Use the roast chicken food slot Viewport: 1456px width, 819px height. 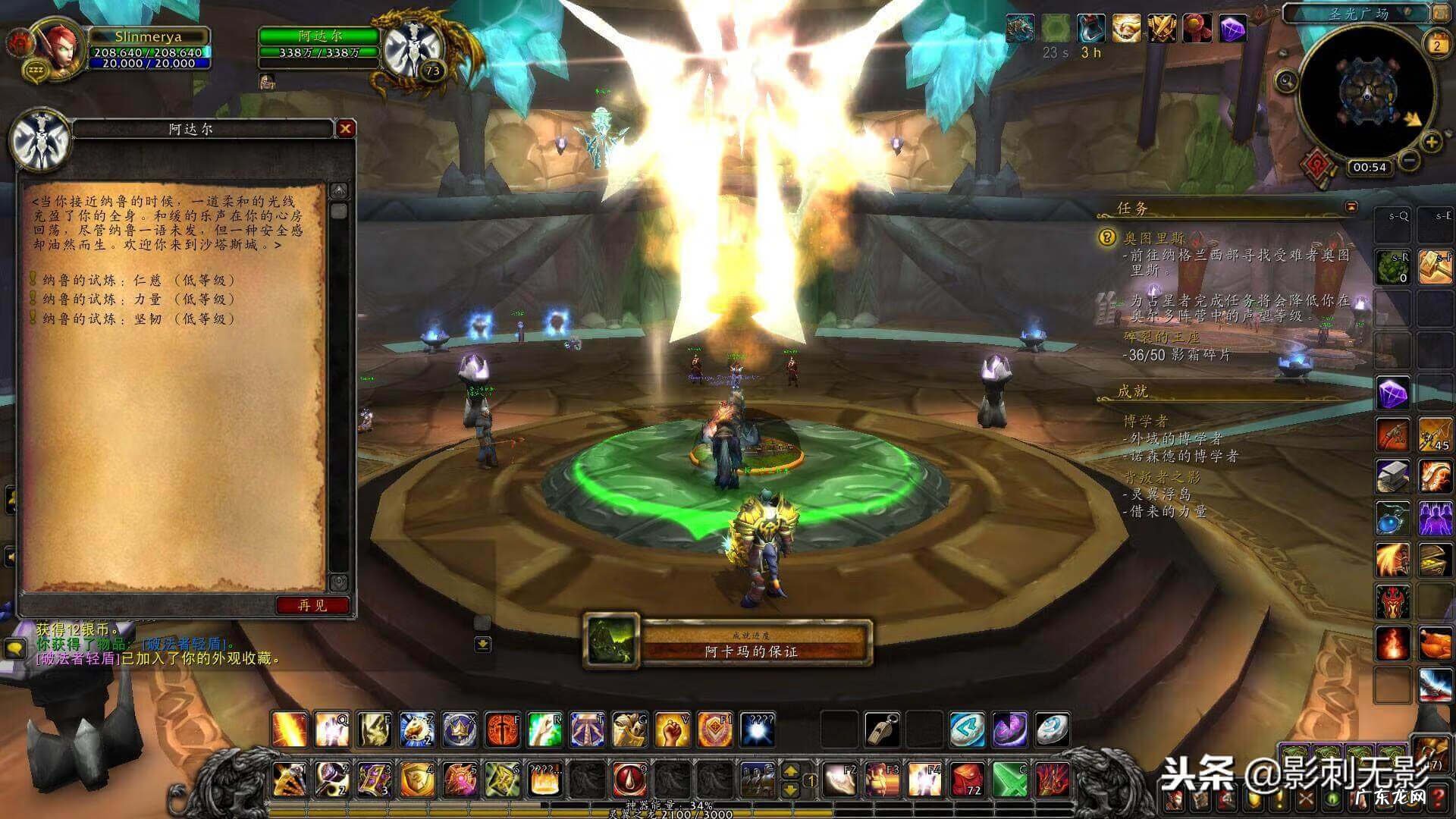click(1434, 644)
